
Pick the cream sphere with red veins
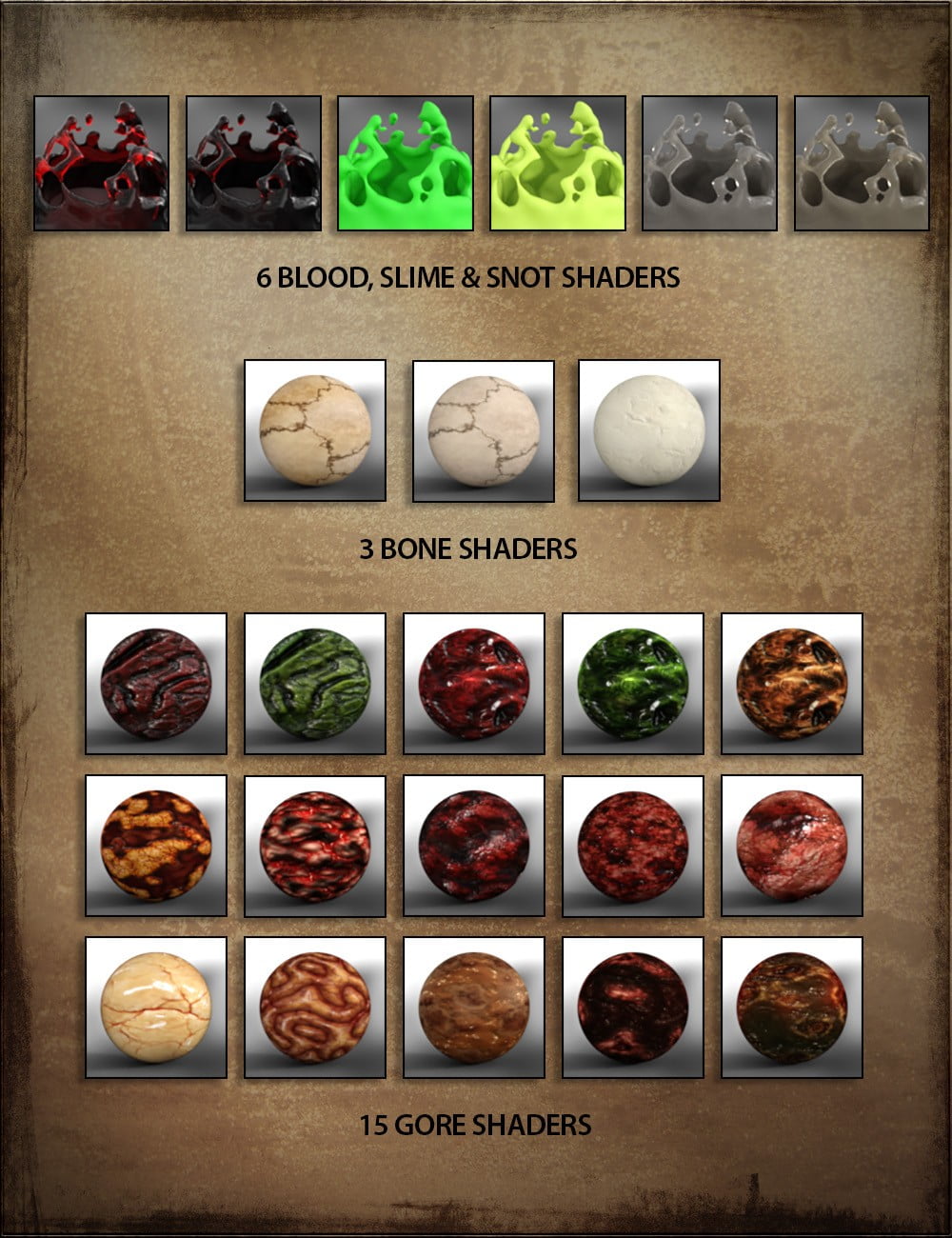(156, 1008)
